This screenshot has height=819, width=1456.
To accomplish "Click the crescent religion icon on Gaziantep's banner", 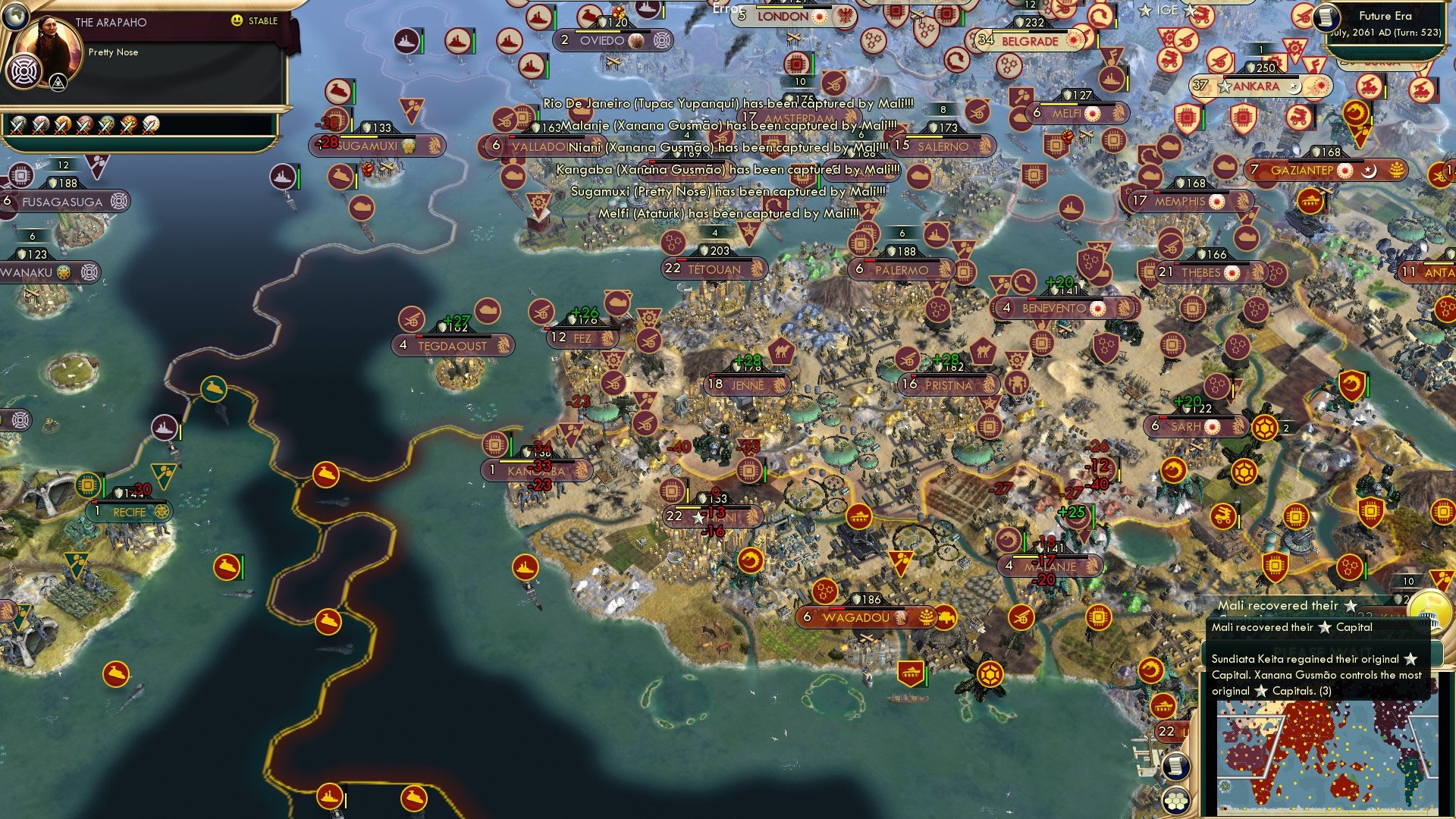I will coord(1370,171).
